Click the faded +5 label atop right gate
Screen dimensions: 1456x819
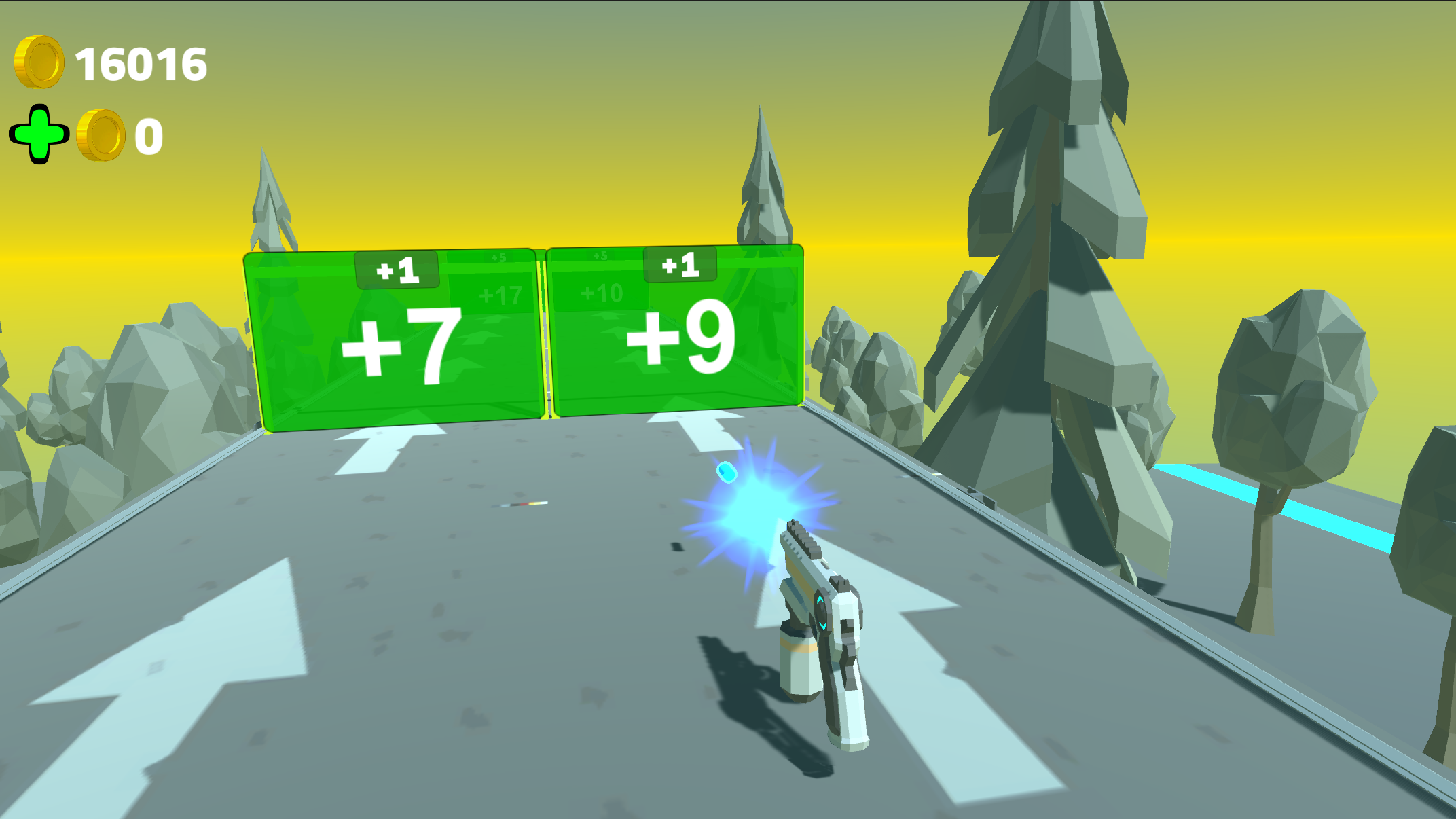600,256
